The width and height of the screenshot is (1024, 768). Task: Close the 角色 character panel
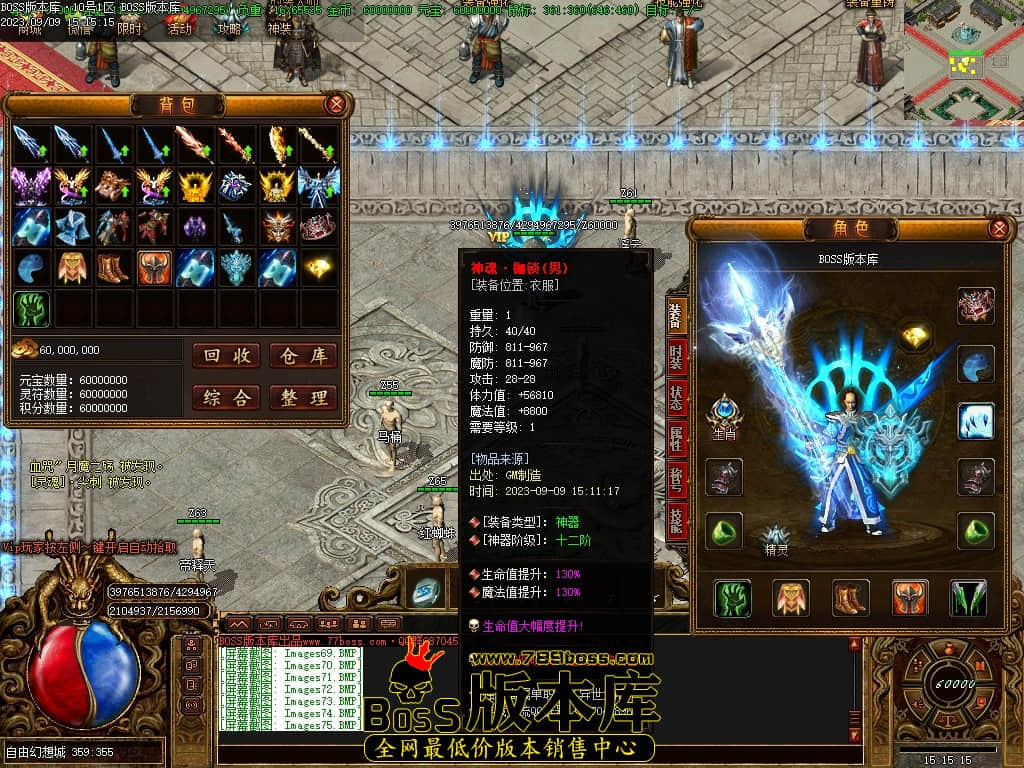[x=997, y=228]
